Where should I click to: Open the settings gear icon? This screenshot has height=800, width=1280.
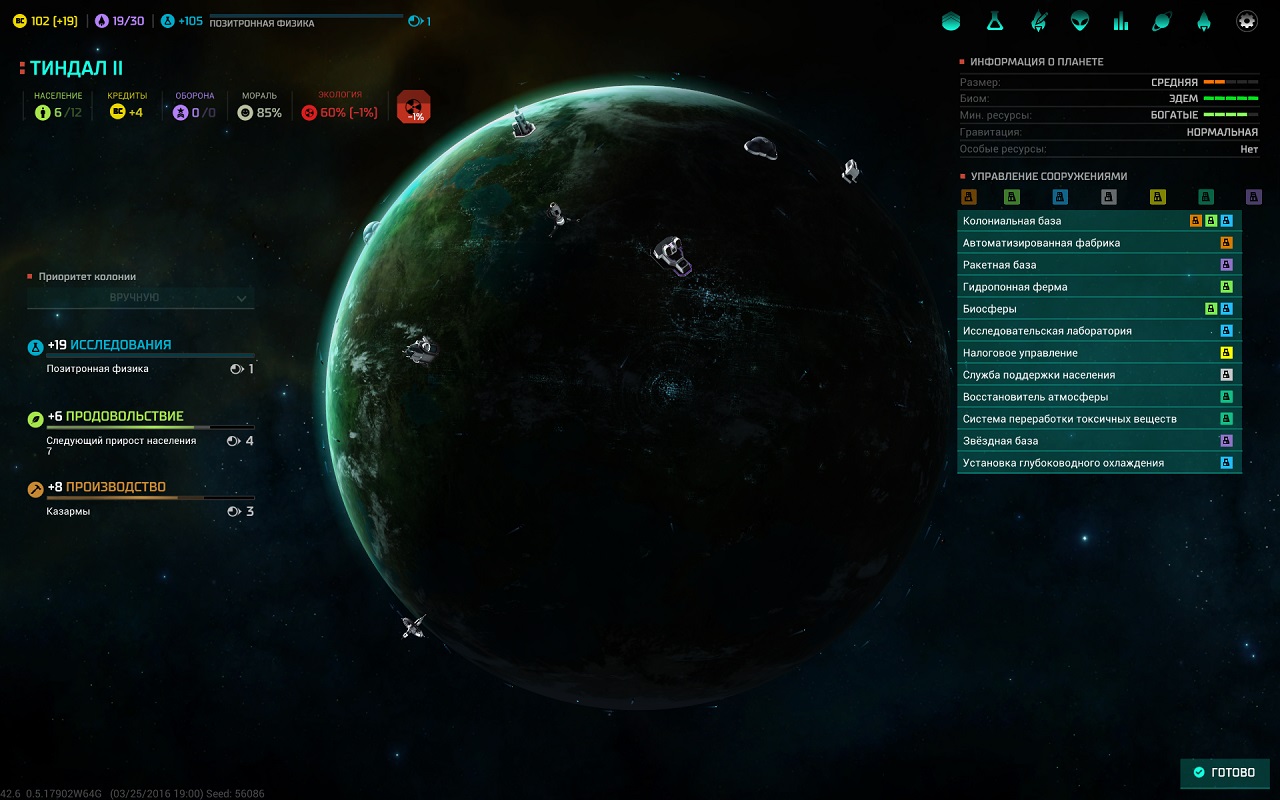click(x=1247, y=21)
